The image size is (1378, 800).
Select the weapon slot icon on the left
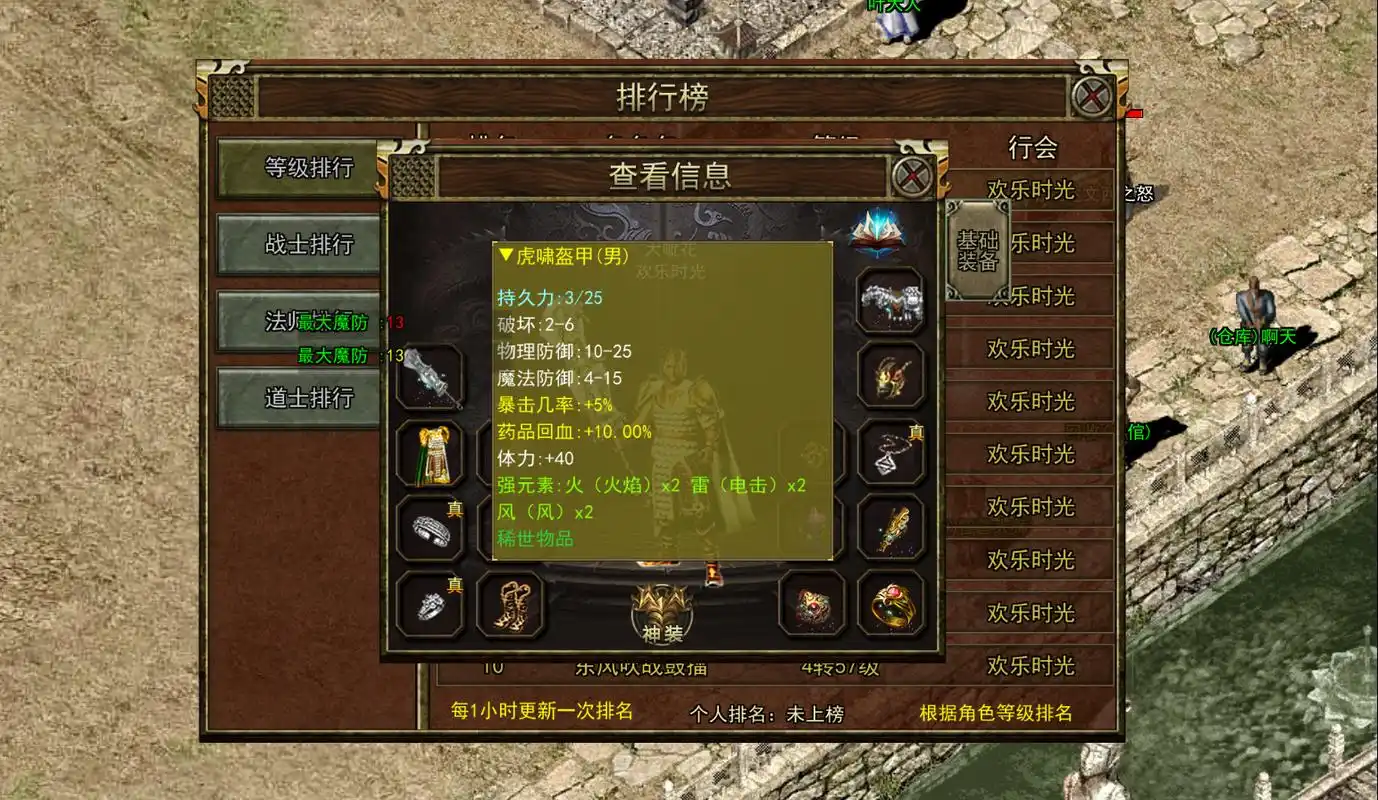430,378
